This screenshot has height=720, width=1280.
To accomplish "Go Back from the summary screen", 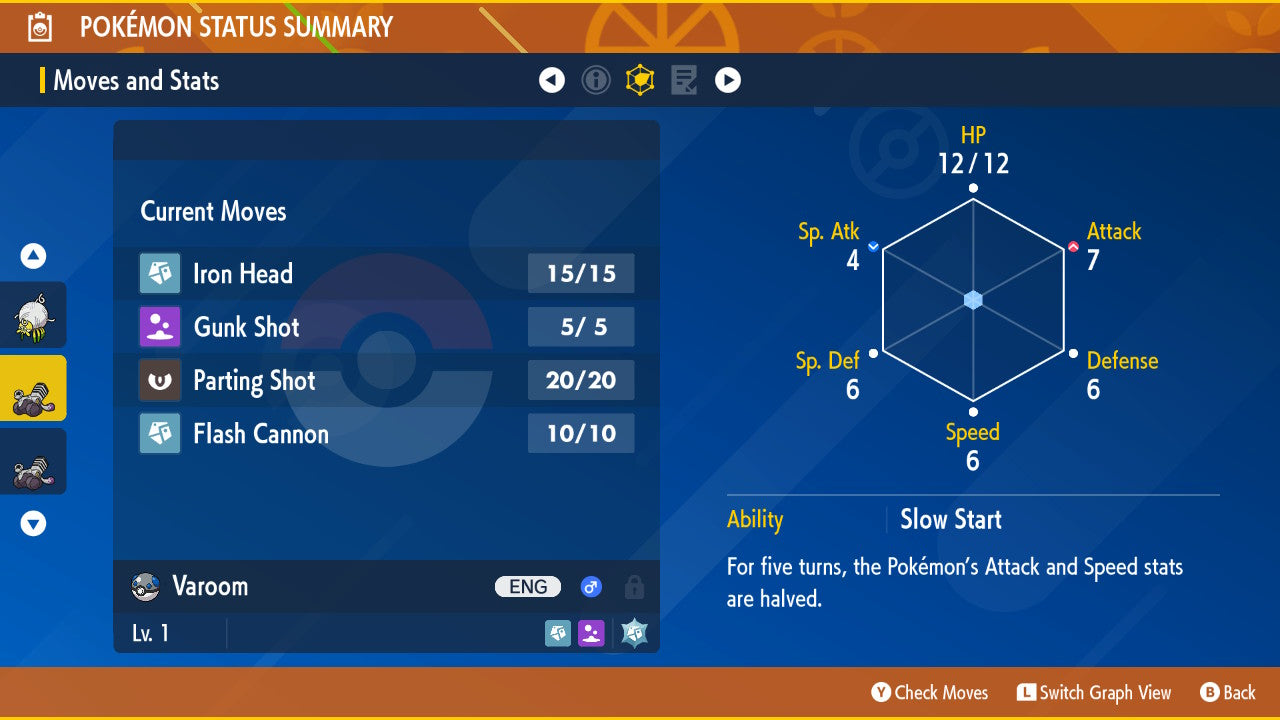I will (x=1228, y=692).
